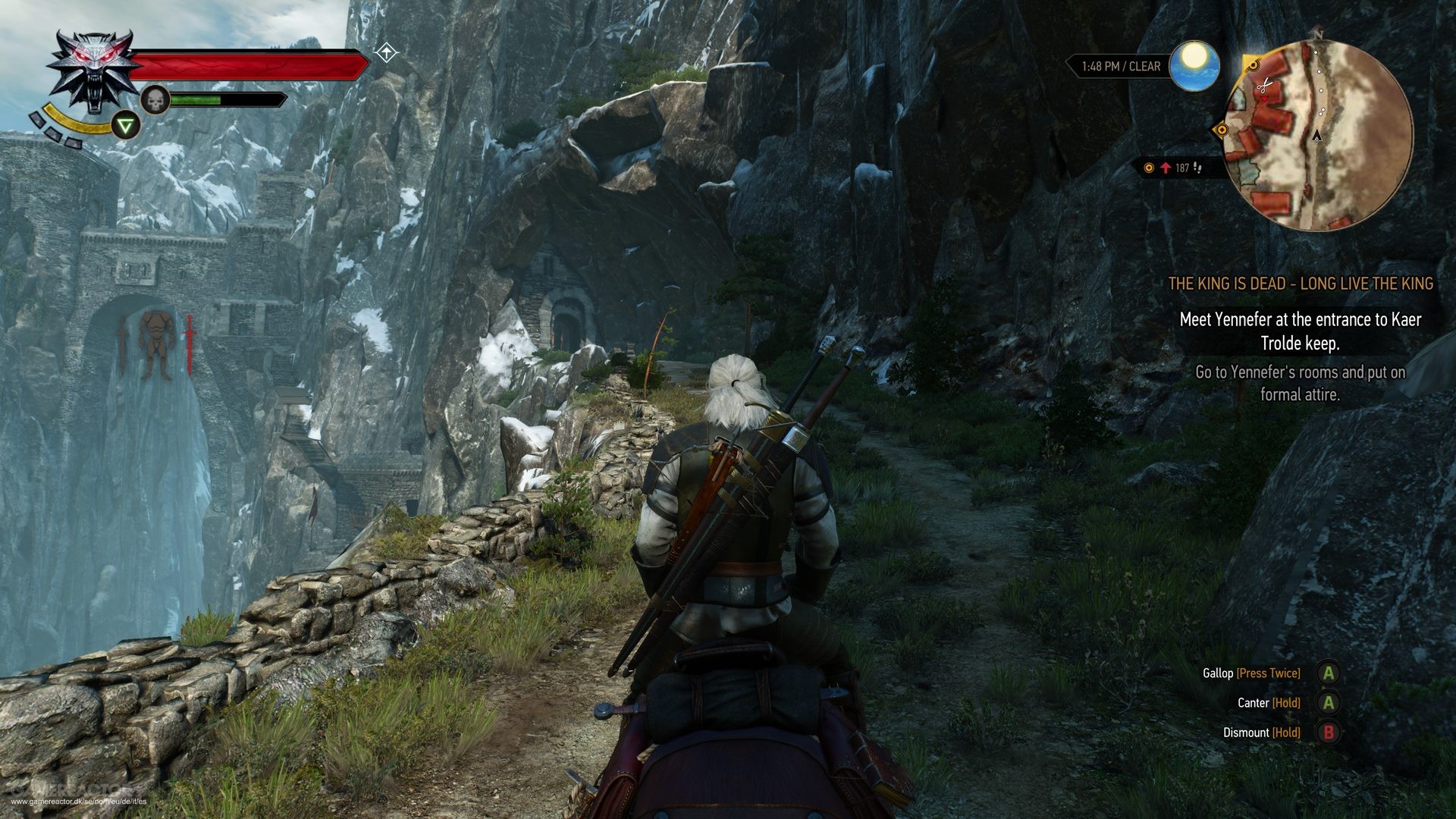Select the player arrow inside the minimap
This screenshot has height=819, width=1456.
pyautogui.click(x=1317, y=136)
